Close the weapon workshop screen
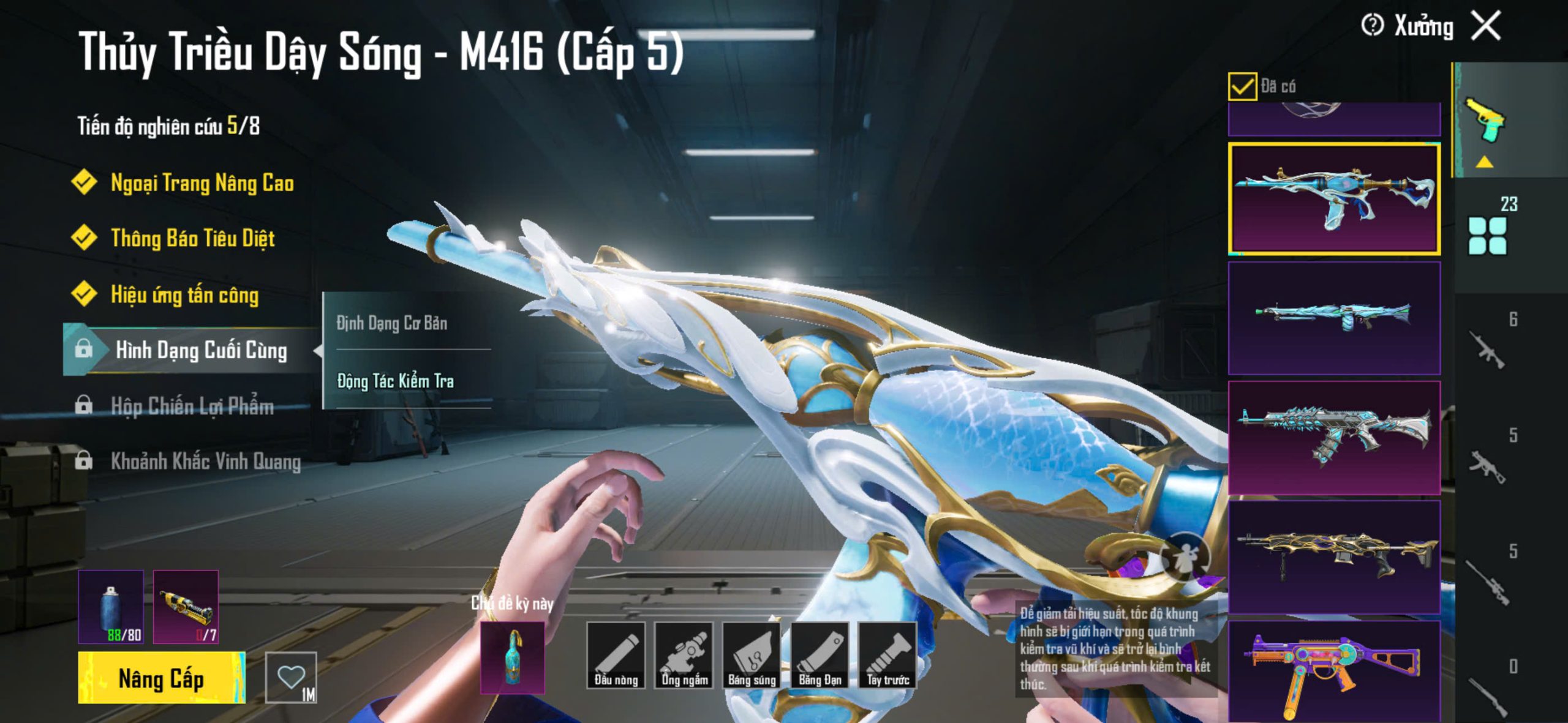Image resolution: width=1568 pixels, height=723 pixels. click(x=1486, y=26)
